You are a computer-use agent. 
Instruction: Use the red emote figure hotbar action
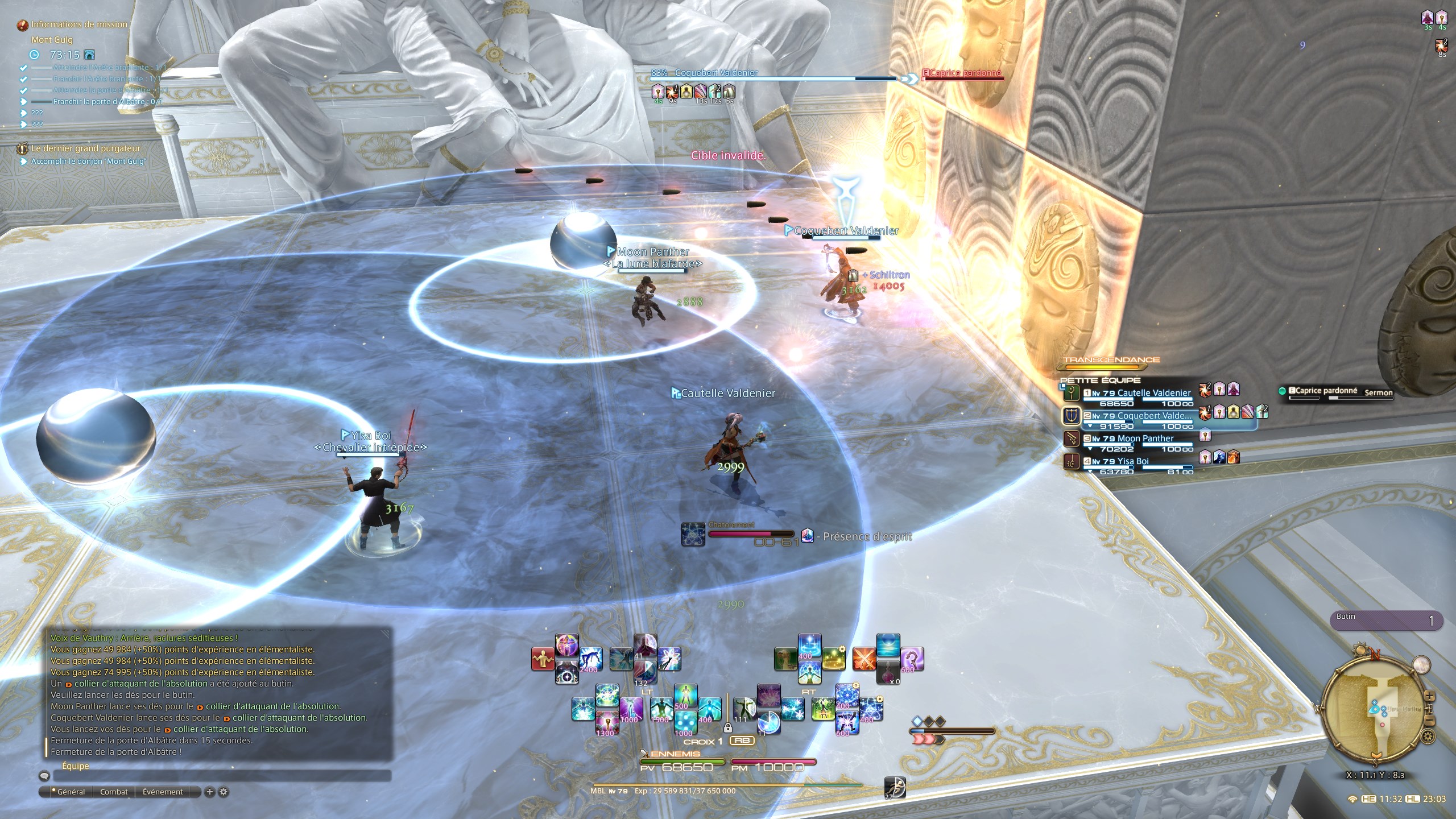pyautogui.click(x=543, y=659)
